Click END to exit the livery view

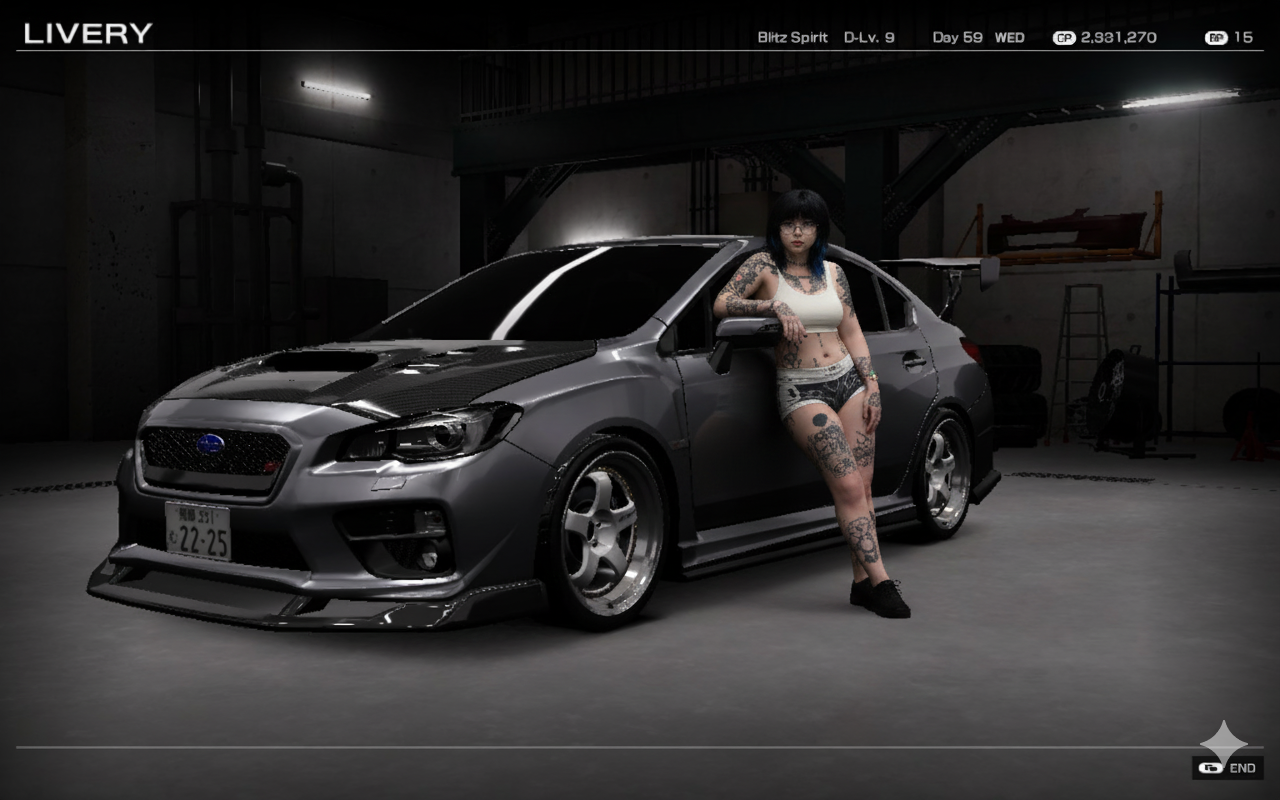(1229, 768)
